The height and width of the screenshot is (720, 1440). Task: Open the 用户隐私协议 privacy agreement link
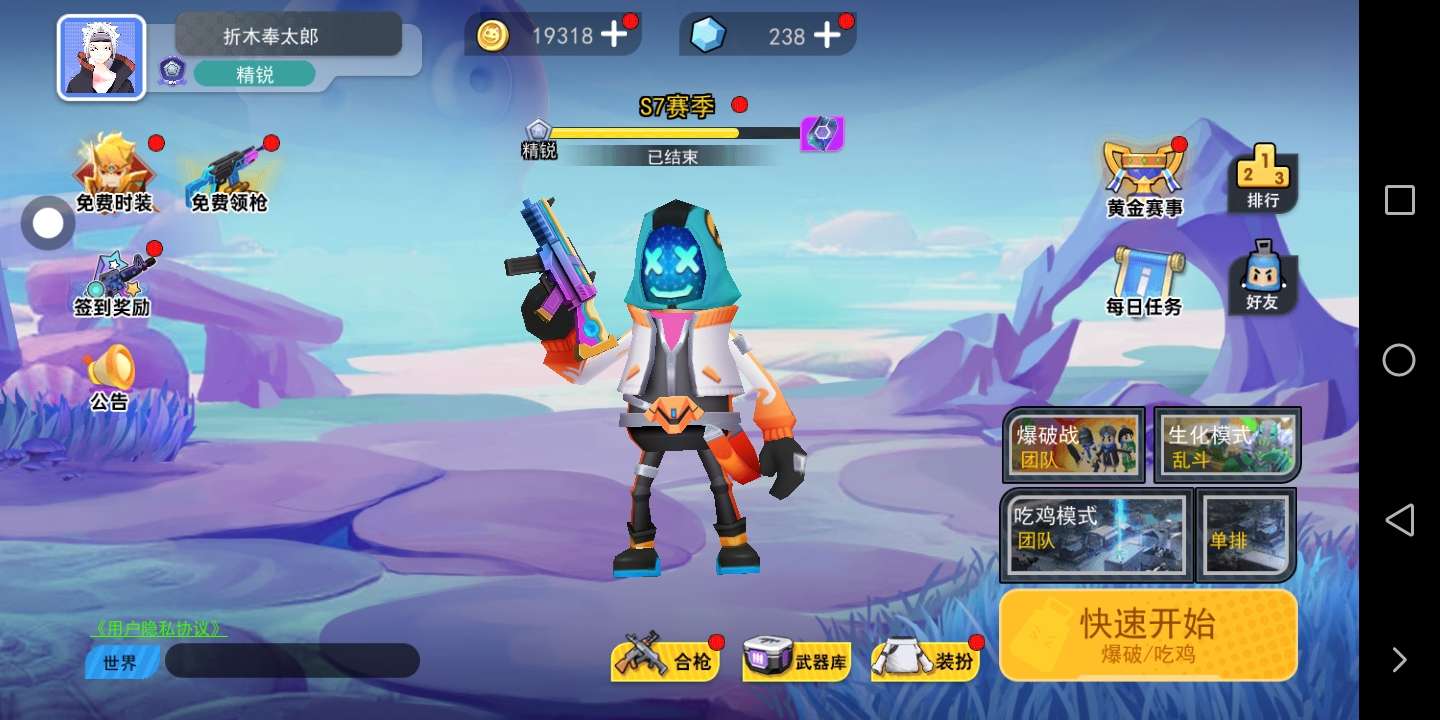[159, 629]
